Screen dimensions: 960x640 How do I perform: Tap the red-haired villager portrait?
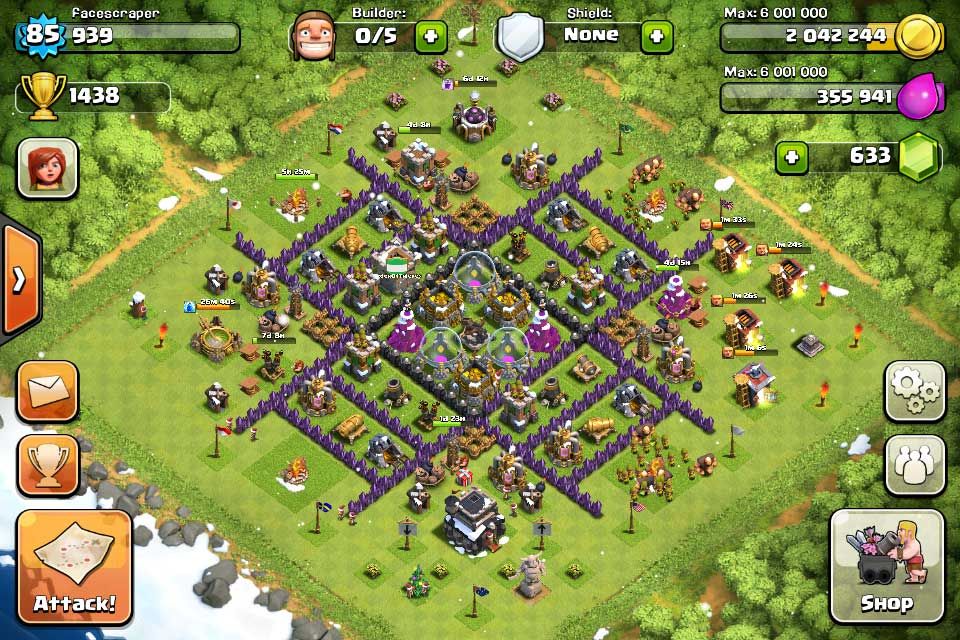click(47, 168)
